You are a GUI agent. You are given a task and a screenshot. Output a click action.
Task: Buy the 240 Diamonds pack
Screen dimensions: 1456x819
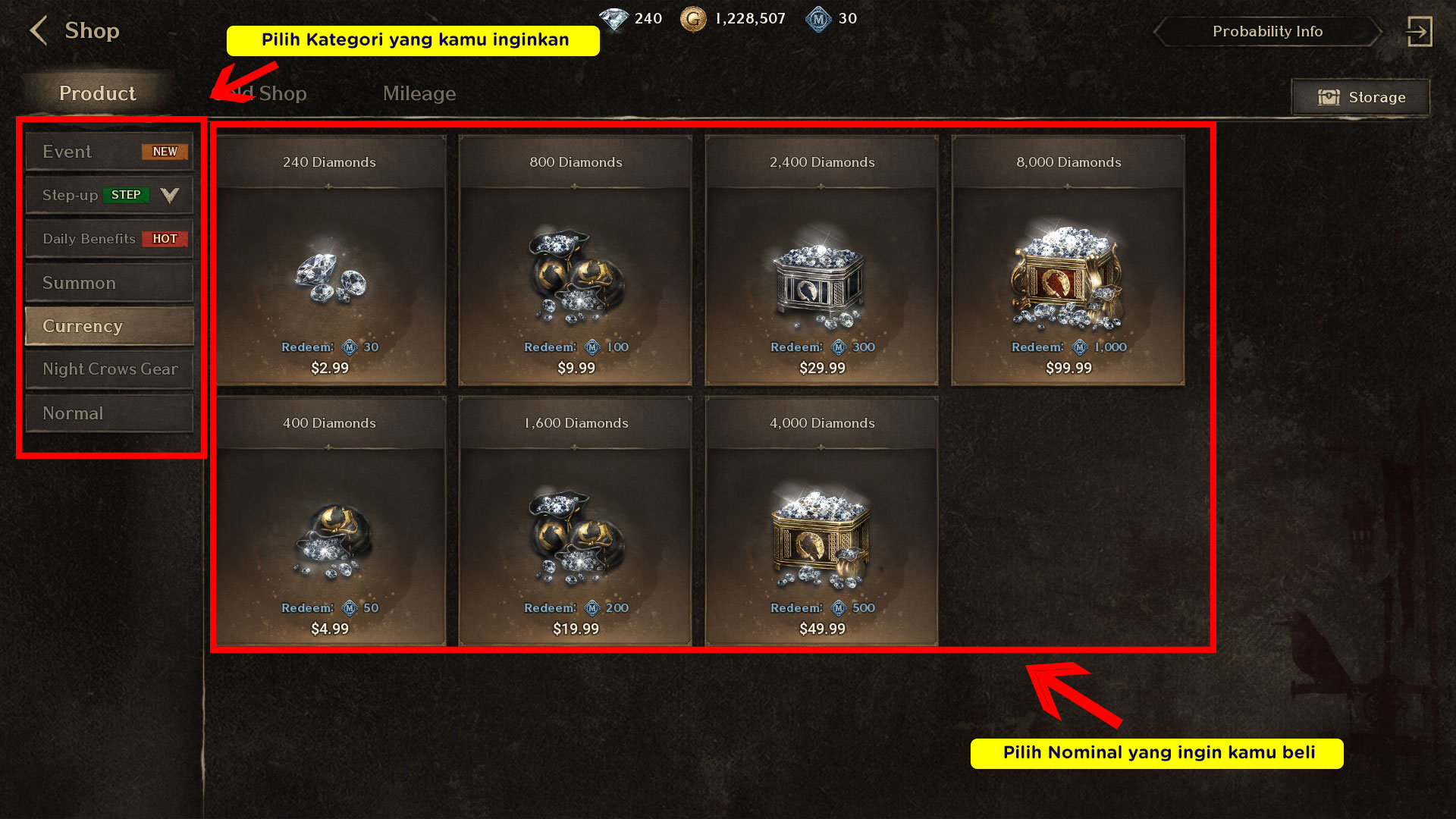tap(330, 260)
